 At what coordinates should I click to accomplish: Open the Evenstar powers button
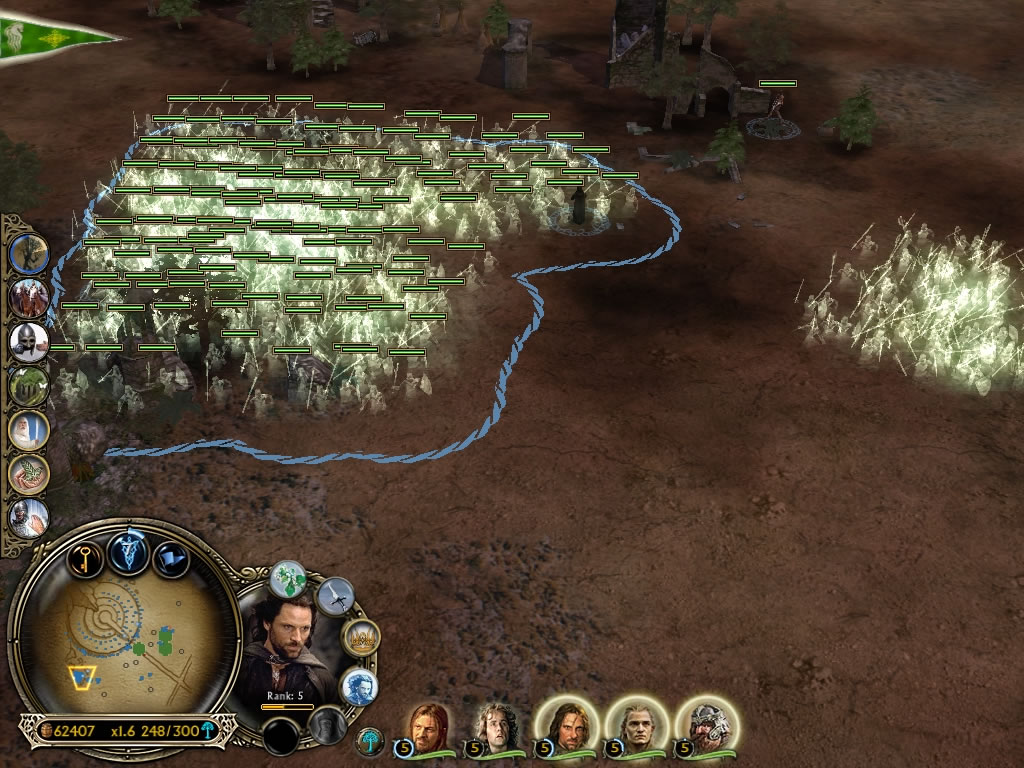pos(129,552)
